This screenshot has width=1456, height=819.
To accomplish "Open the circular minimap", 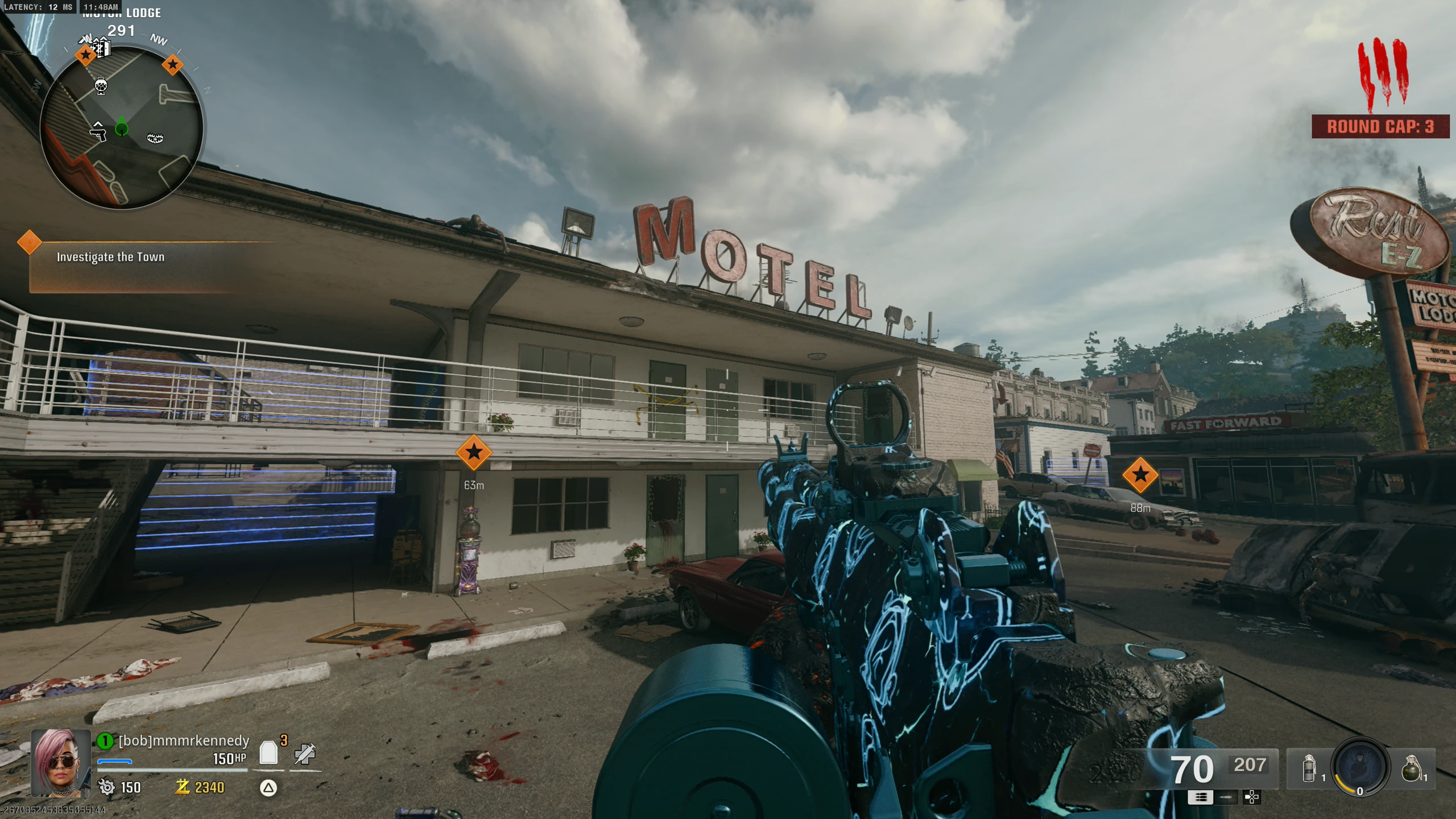I will [x=121, y=127].
